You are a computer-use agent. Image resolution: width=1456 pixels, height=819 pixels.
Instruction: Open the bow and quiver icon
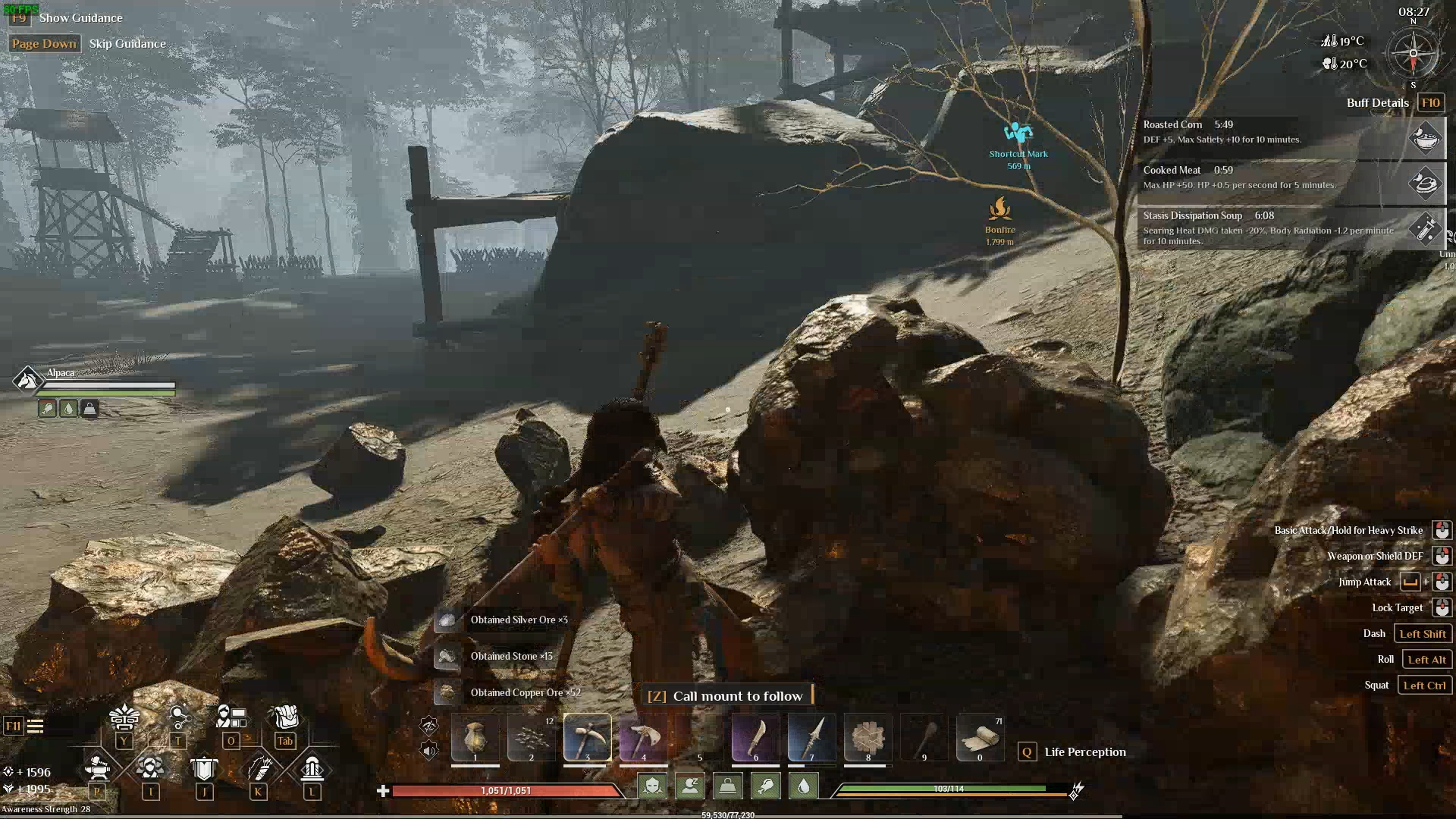tap(258, 768)
